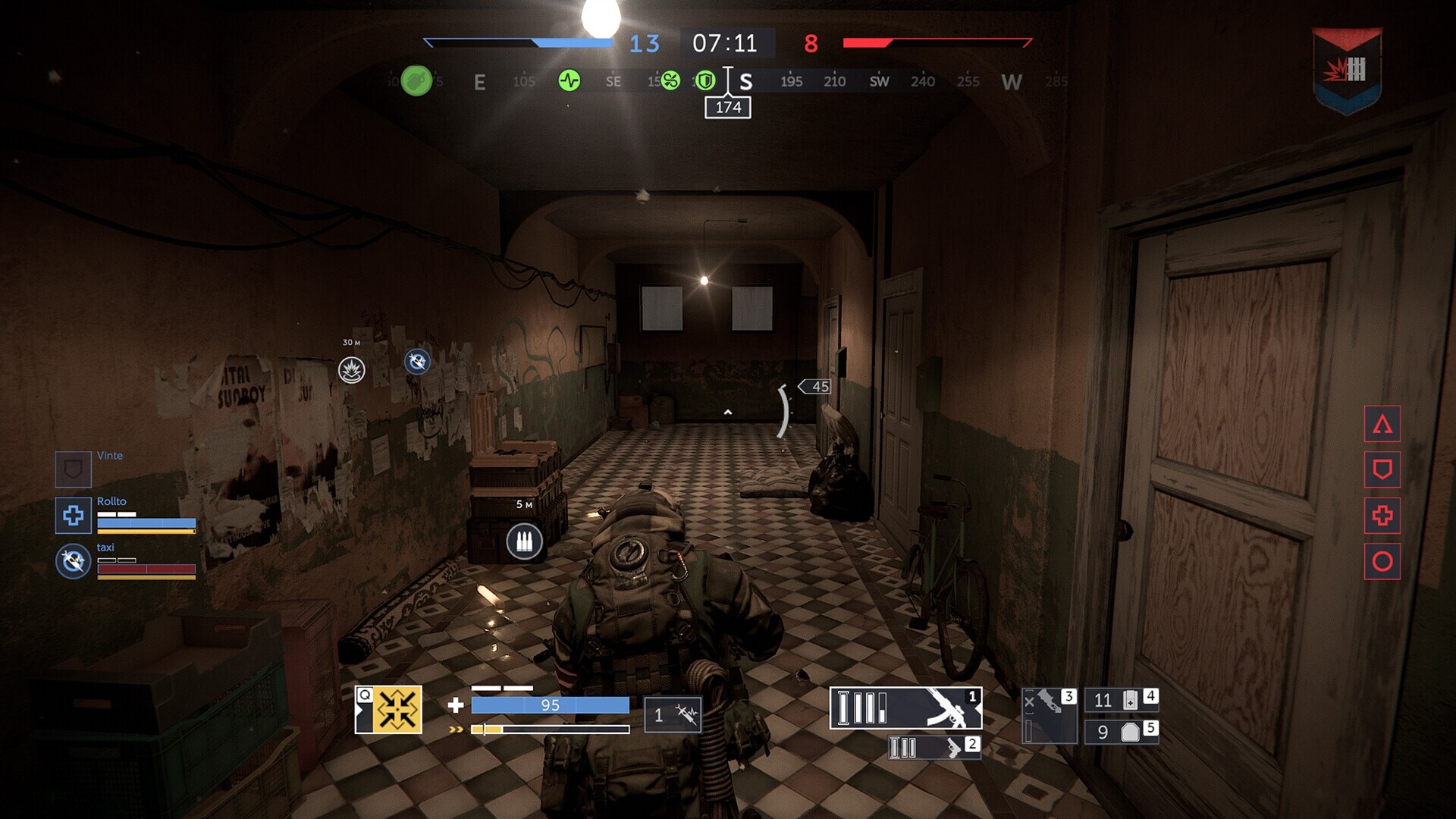This screenshot has width=1456, height=819.
Task: Click the green heartbeat compass marker
Action: click(x=570, y=80)
